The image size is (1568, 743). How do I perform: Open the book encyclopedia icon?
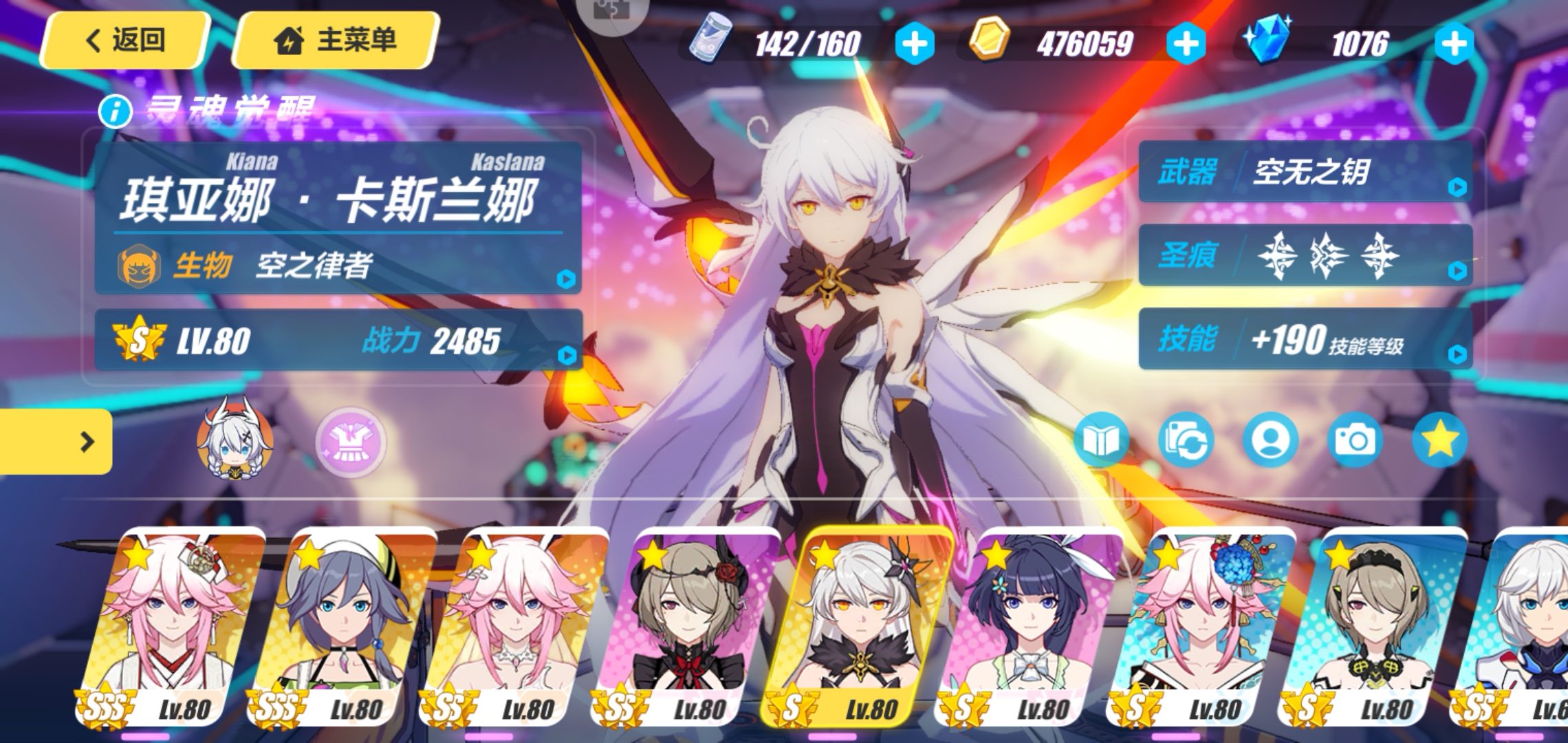click(1100, 440)
